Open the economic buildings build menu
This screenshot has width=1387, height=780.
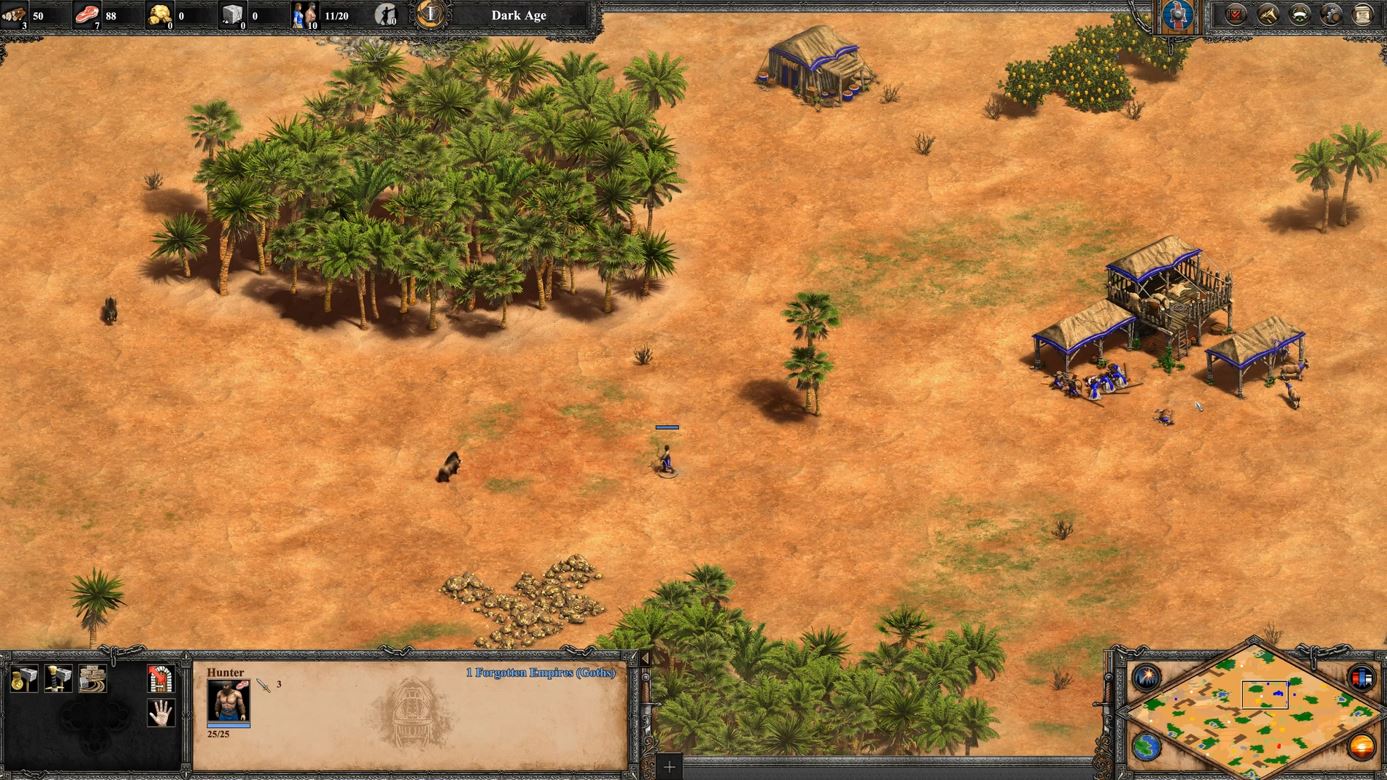point(25,679)
